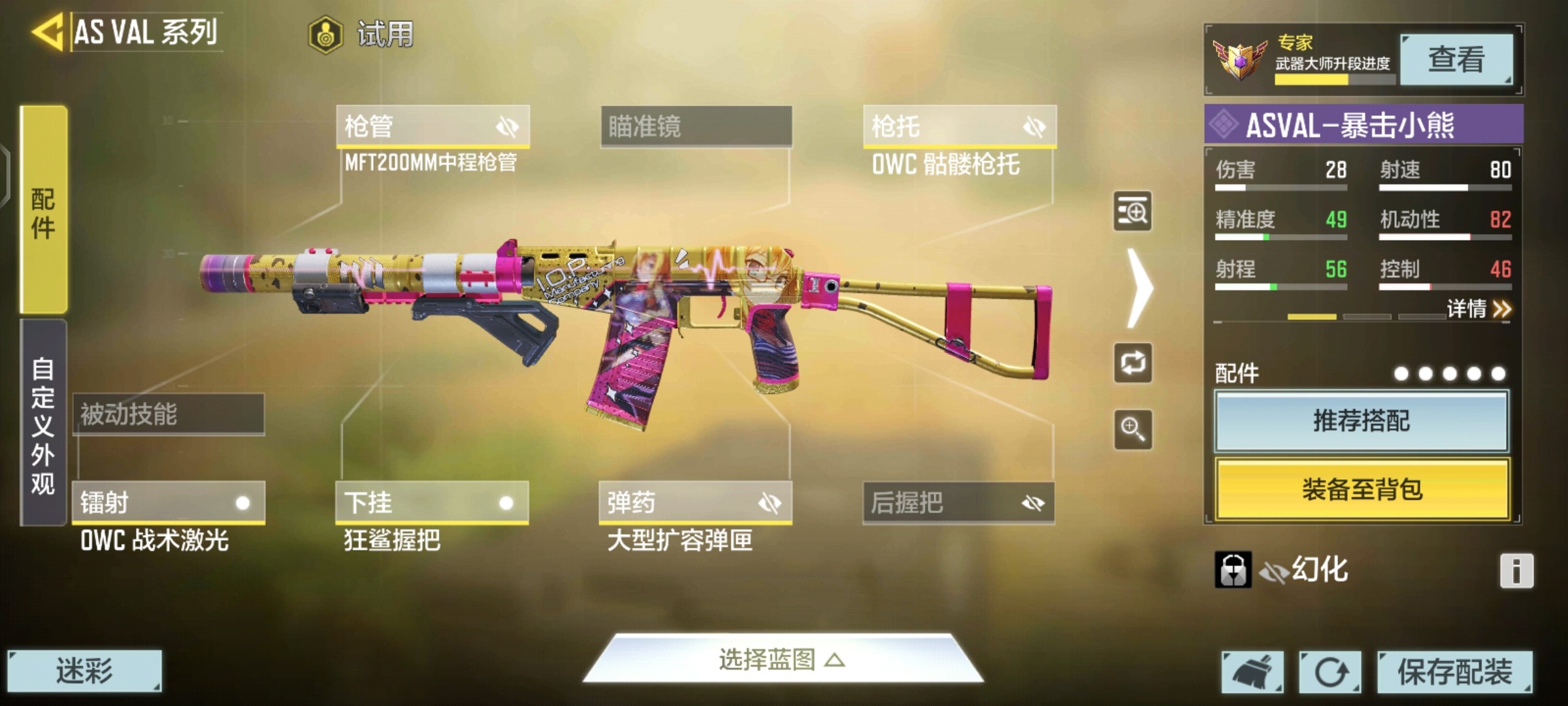Go back using the yellow arrow

point(47,31)
